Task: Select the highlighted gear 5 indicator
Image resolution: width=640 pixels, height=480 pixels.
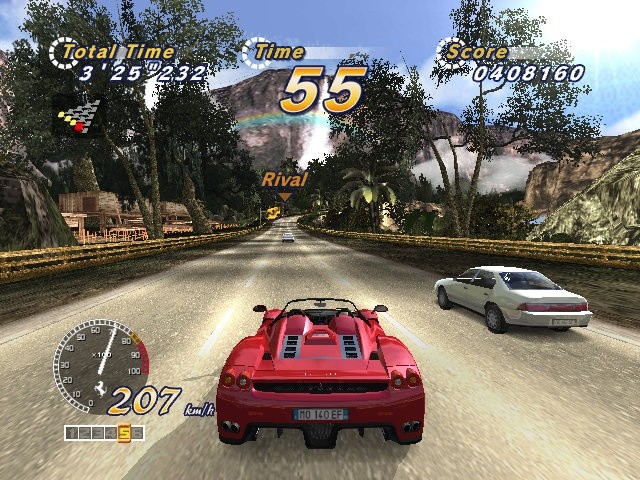Action: point(124,433)
